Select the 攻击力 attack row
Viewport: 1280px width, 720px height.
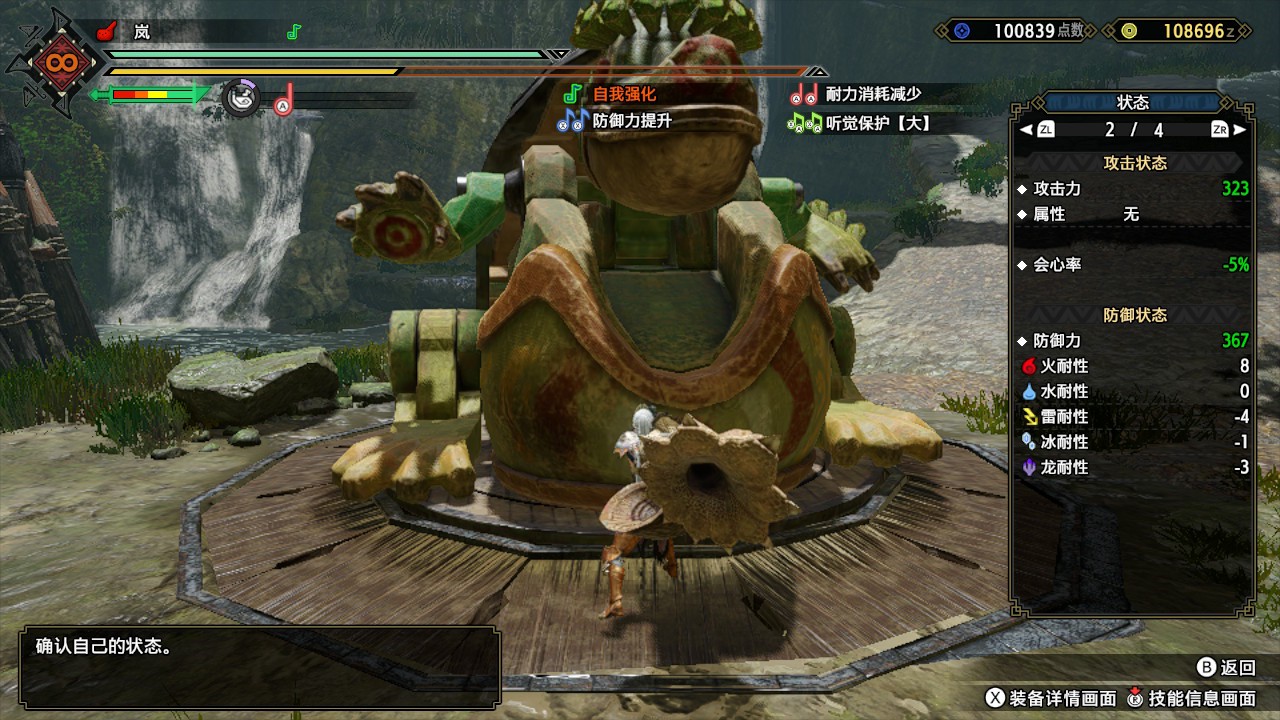coord(1133,188)
